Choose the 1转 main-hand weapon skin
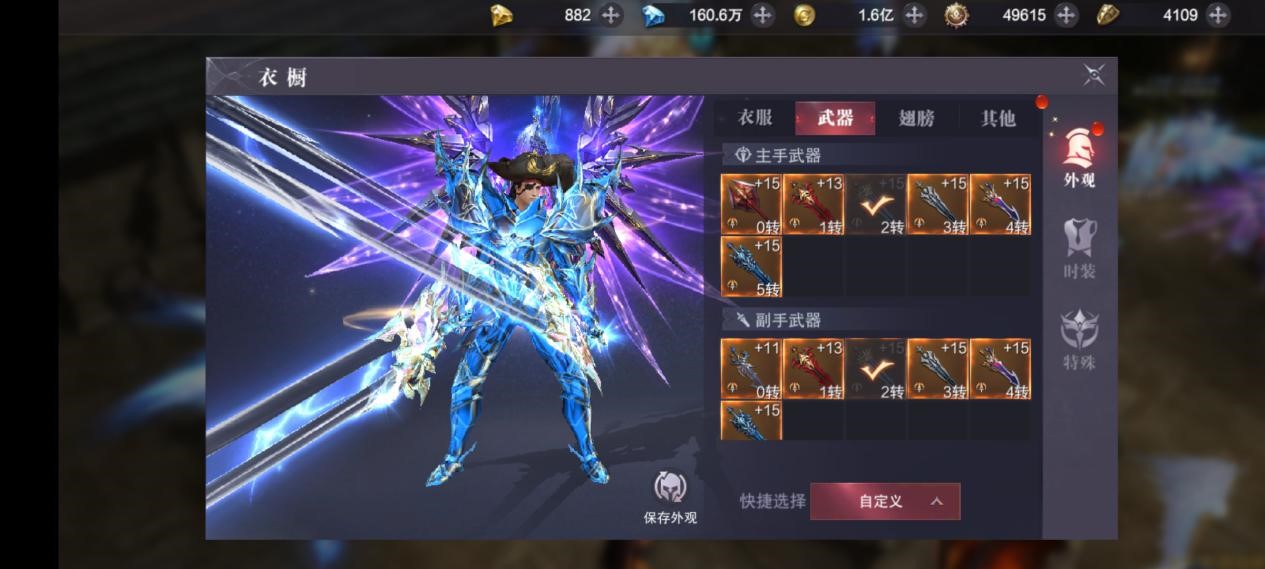The height and width of the screenshot is (569, 1265). pos(813,205)
